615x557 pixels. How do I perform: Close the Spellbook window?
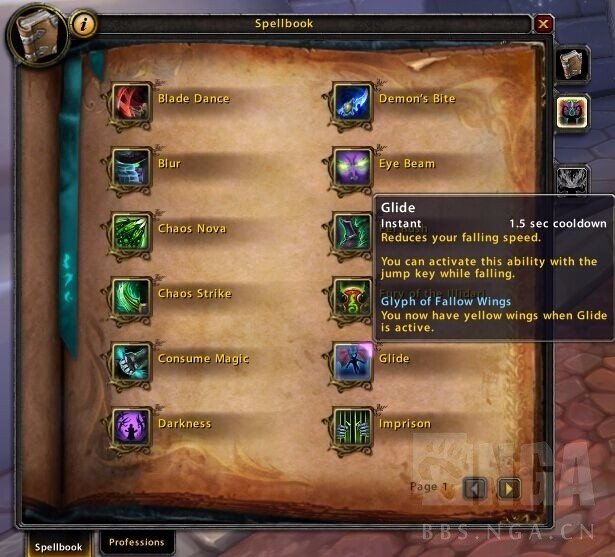coord(543,24)
